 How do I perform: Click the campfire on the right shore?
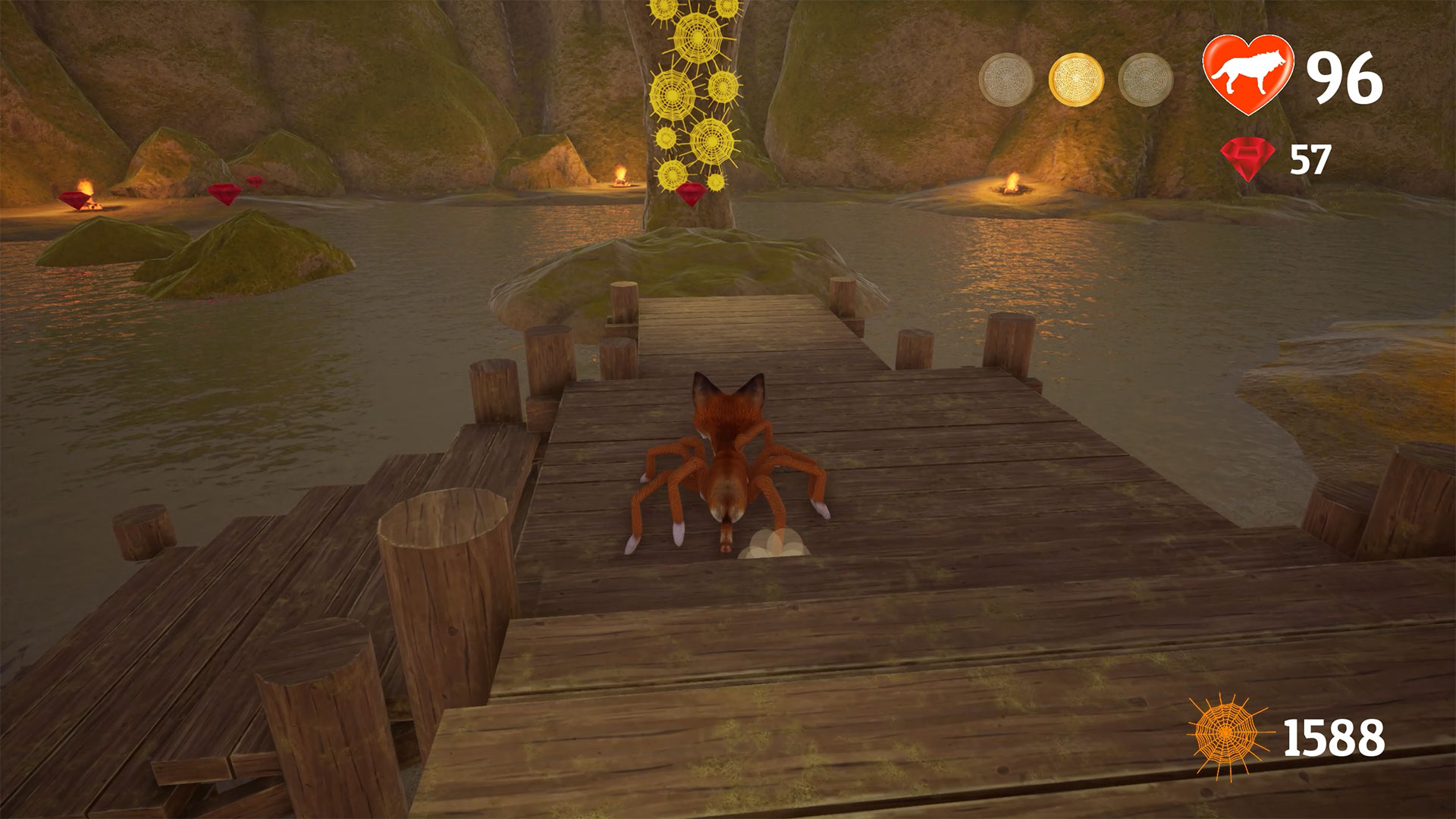pos(1012,184)
